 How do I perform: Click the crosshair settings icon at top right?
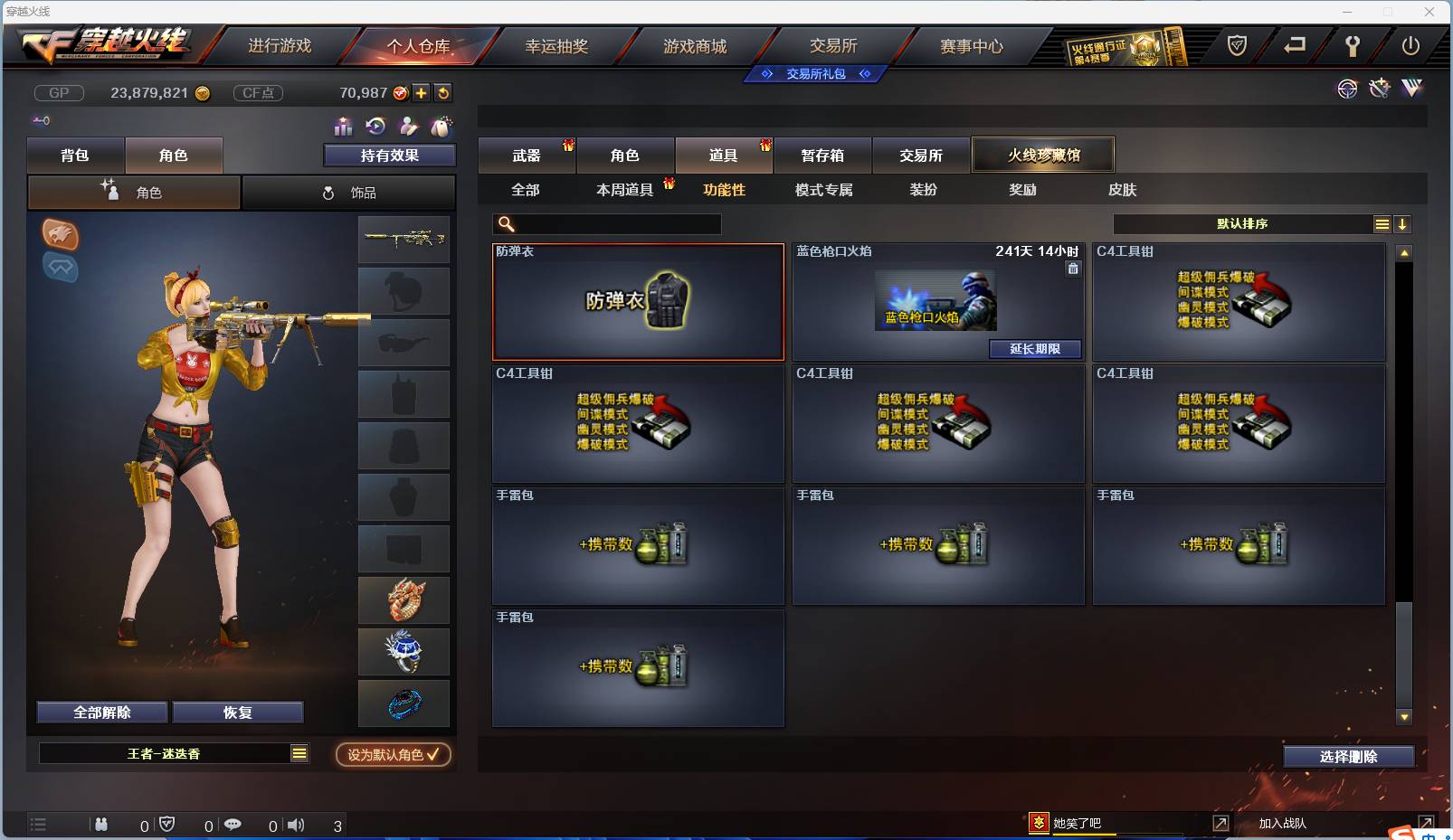click(1347, 89)
